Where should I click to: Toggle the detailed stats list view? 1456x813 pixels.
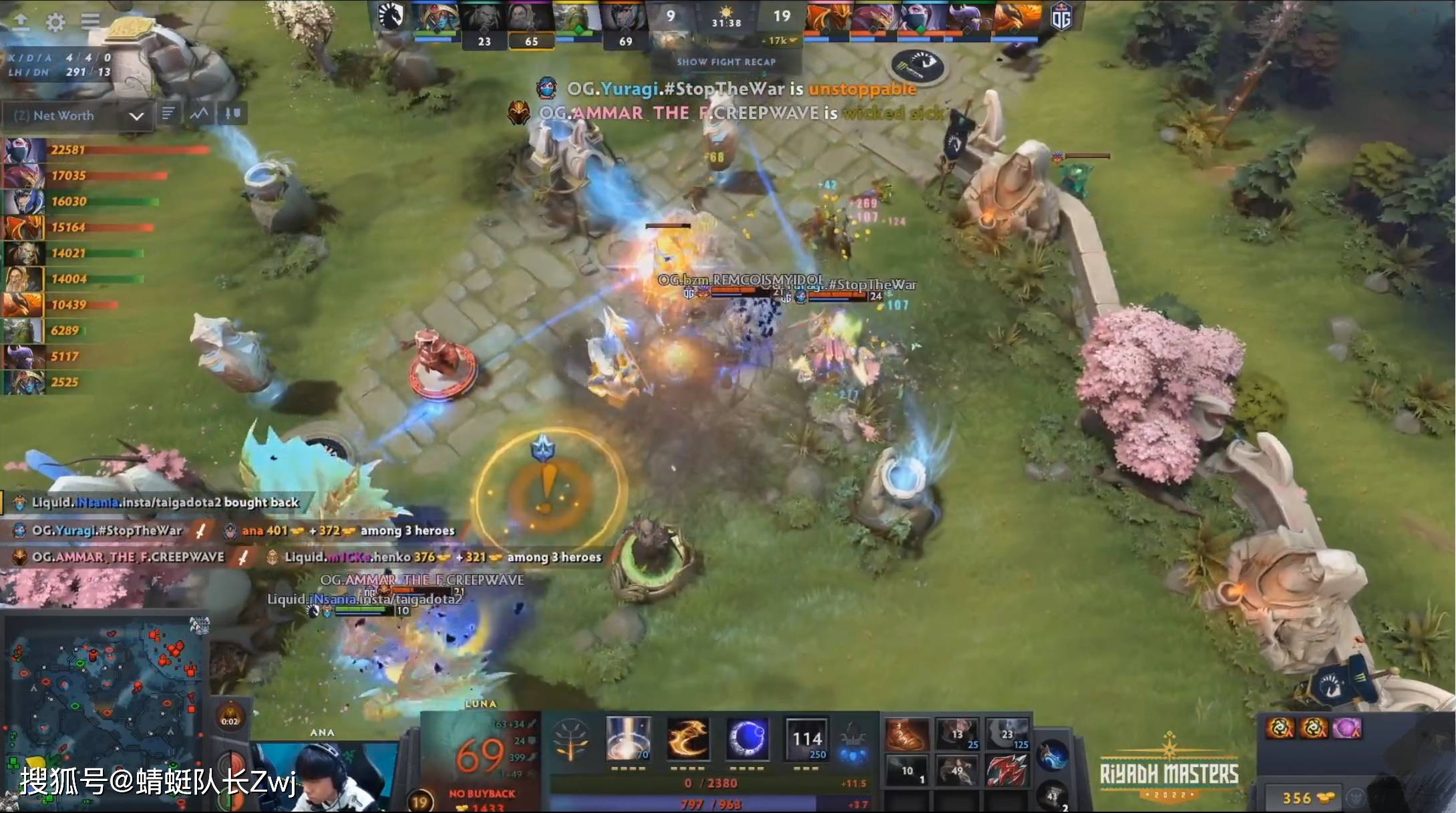169,113
